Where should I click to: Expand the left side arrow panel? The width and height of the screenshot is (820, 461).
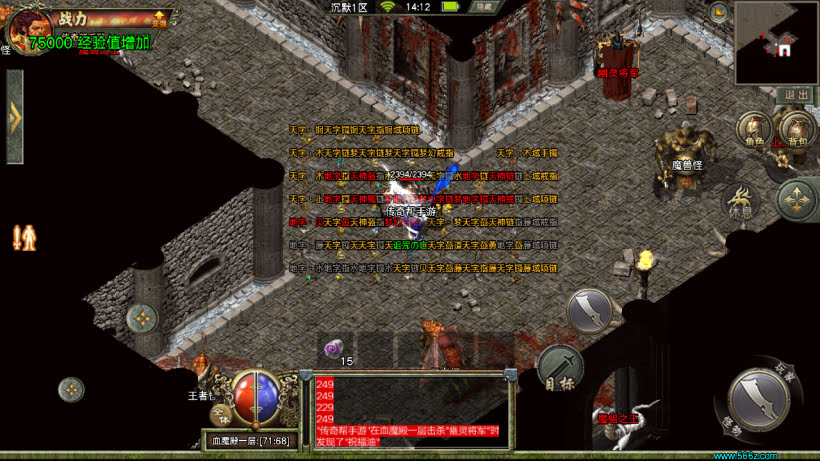(x=14, y=117)
